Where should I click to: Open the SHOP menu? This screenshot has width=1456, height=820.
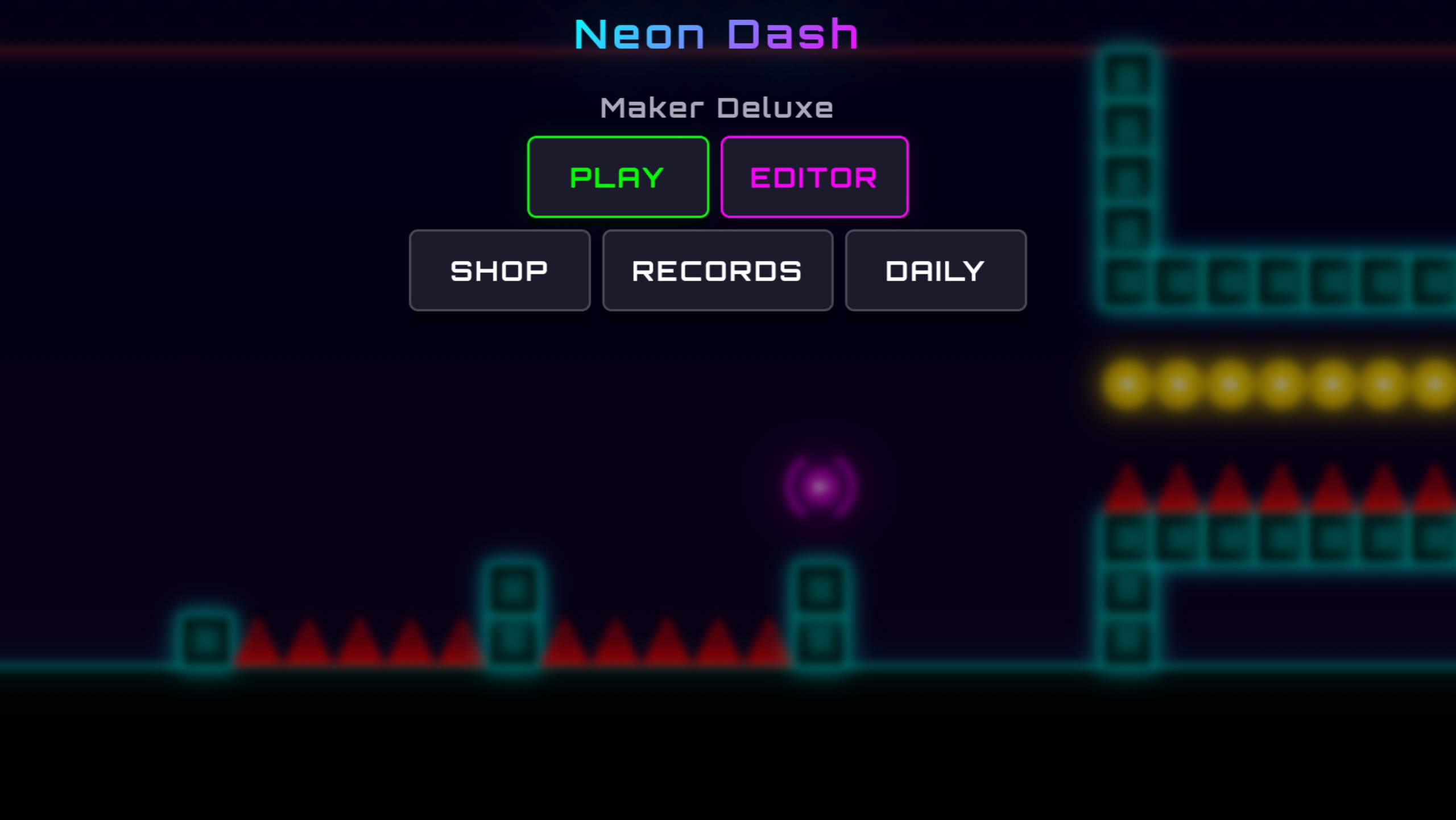pyautogui.click(x=499, y=270)
